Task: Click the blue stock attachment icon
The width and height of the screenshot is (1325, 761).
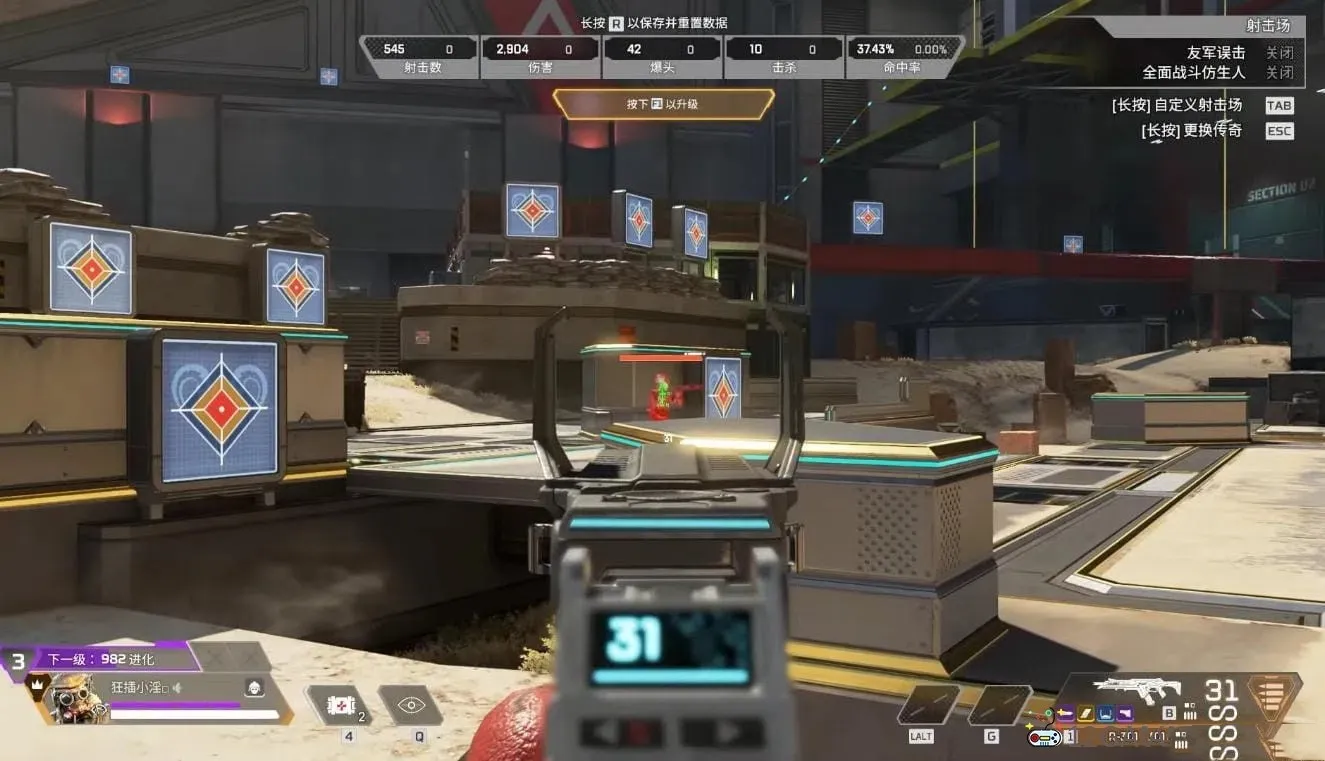Action: coord(1106,713)
